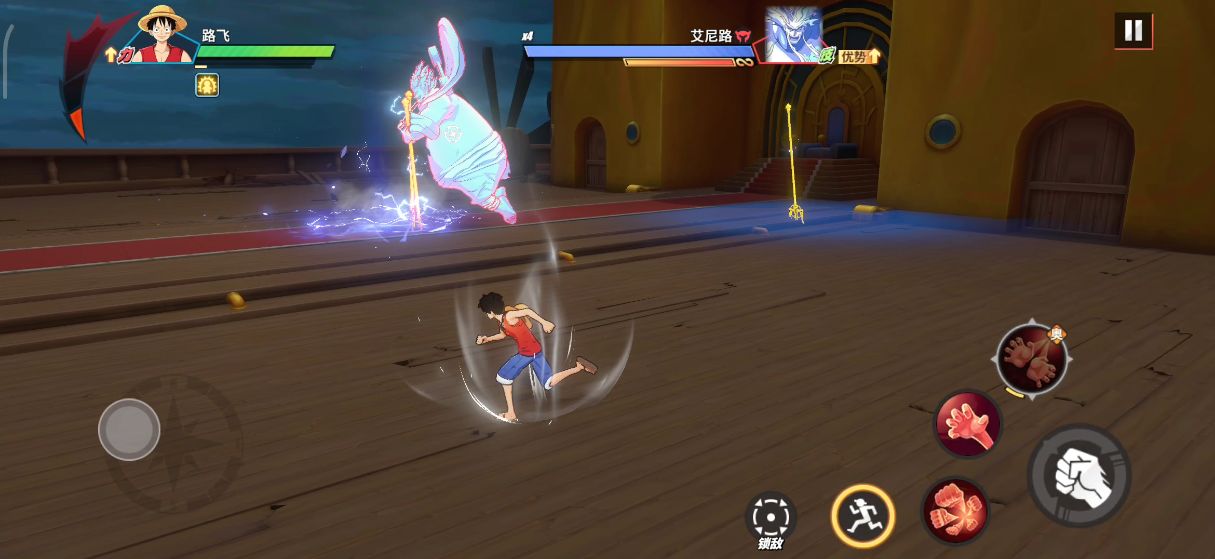Inspect the yellow buff icon under Luffy's health
1215x559 pixels.
(207, 85)
